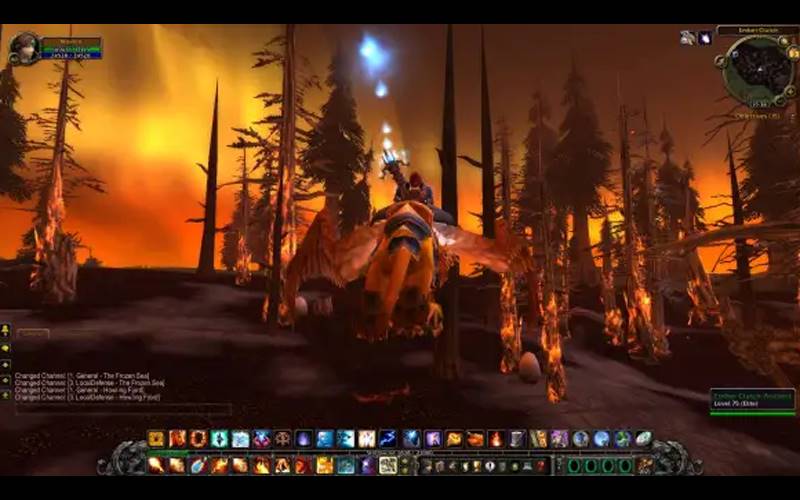The image size is (800, 500).
Task: Activate the golden square ability icon
Action: [x=156, y=438]
